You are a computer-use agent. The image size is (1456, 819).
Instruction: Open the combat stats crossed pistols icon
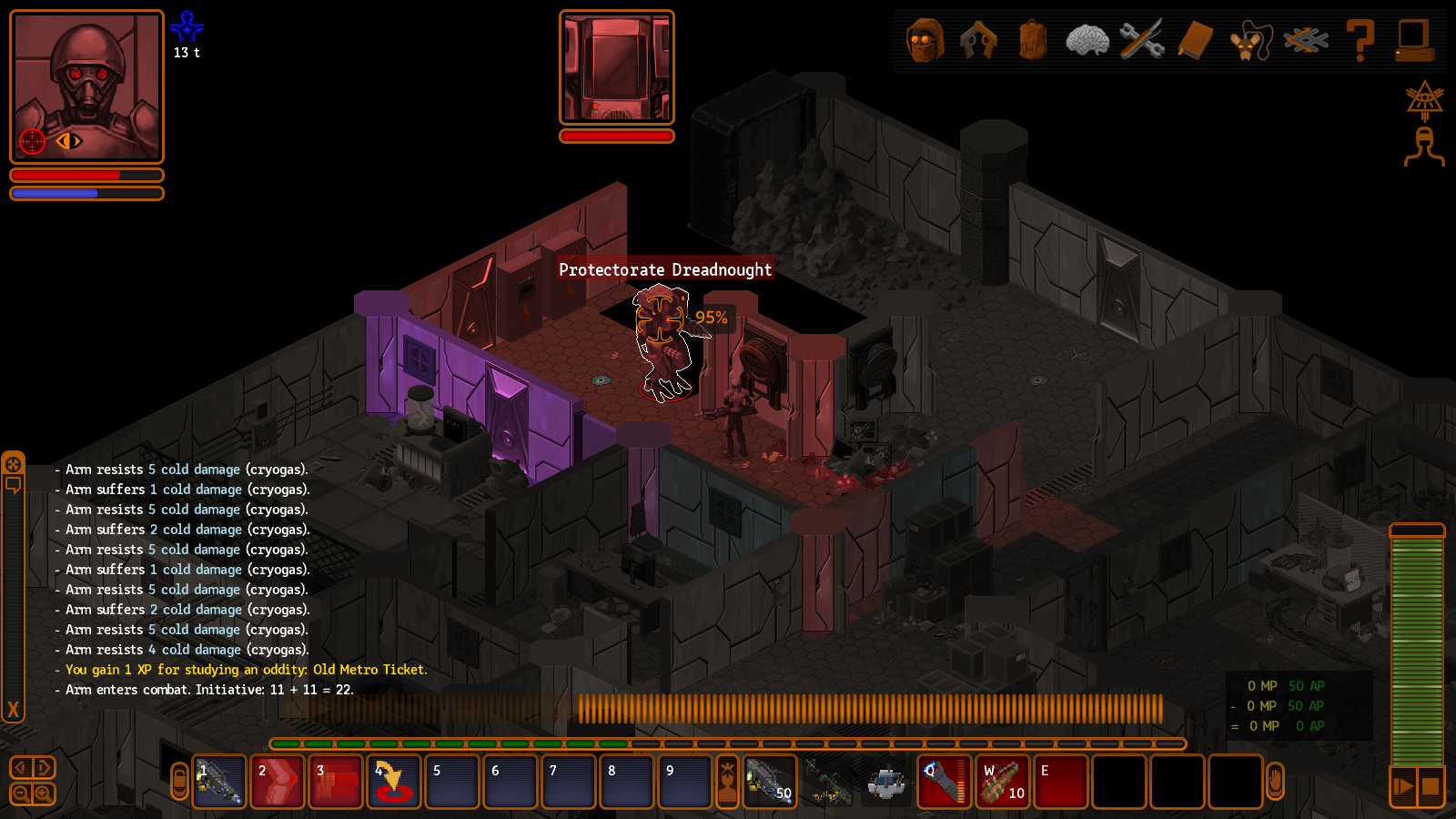978,40
